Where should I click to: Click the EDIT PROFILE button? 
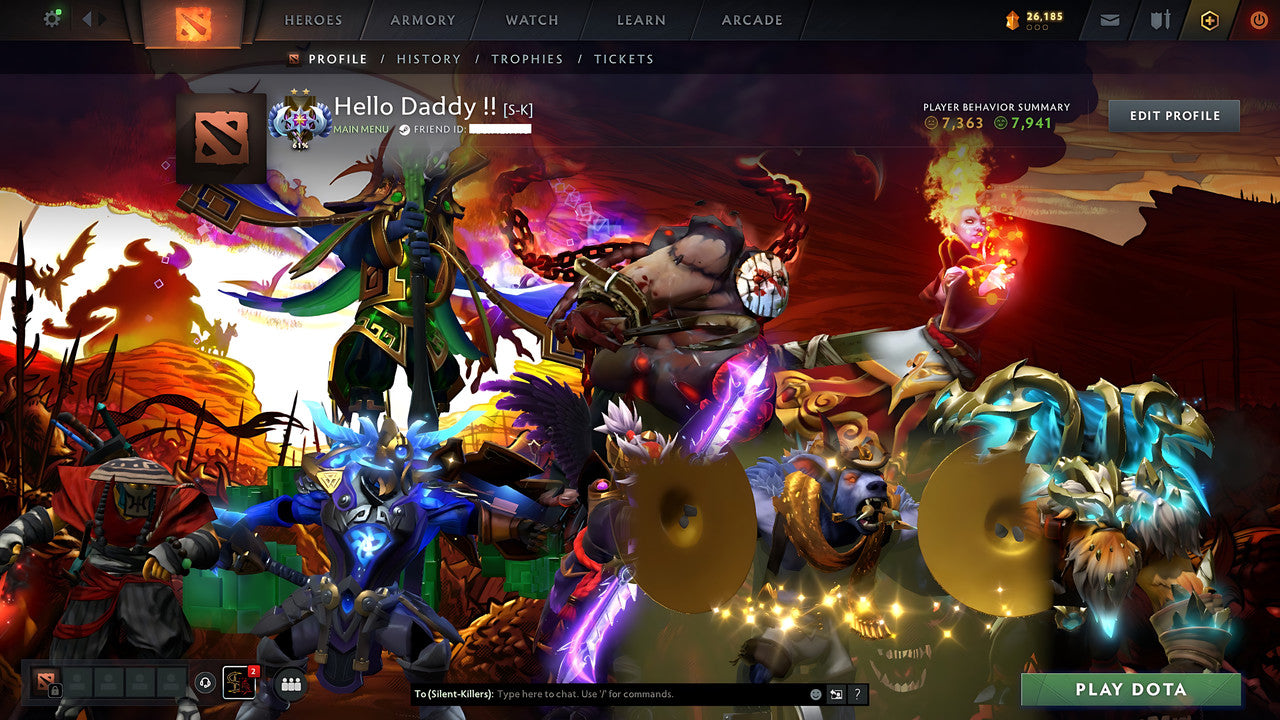point(1173,116)
